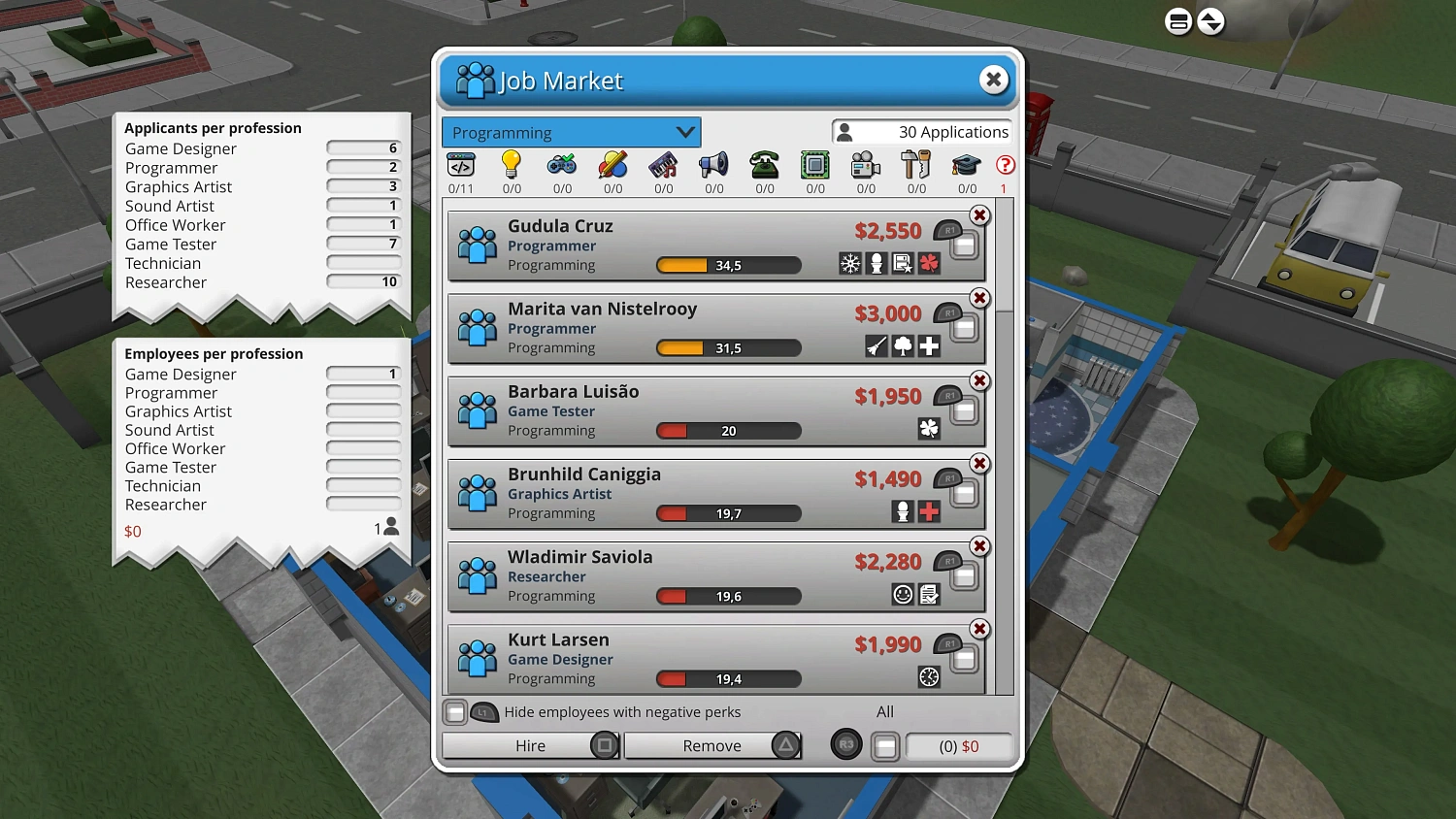Hire the selected applicant
The image size is (1456, 819).
pyautogui.click(x=530, y=745)
